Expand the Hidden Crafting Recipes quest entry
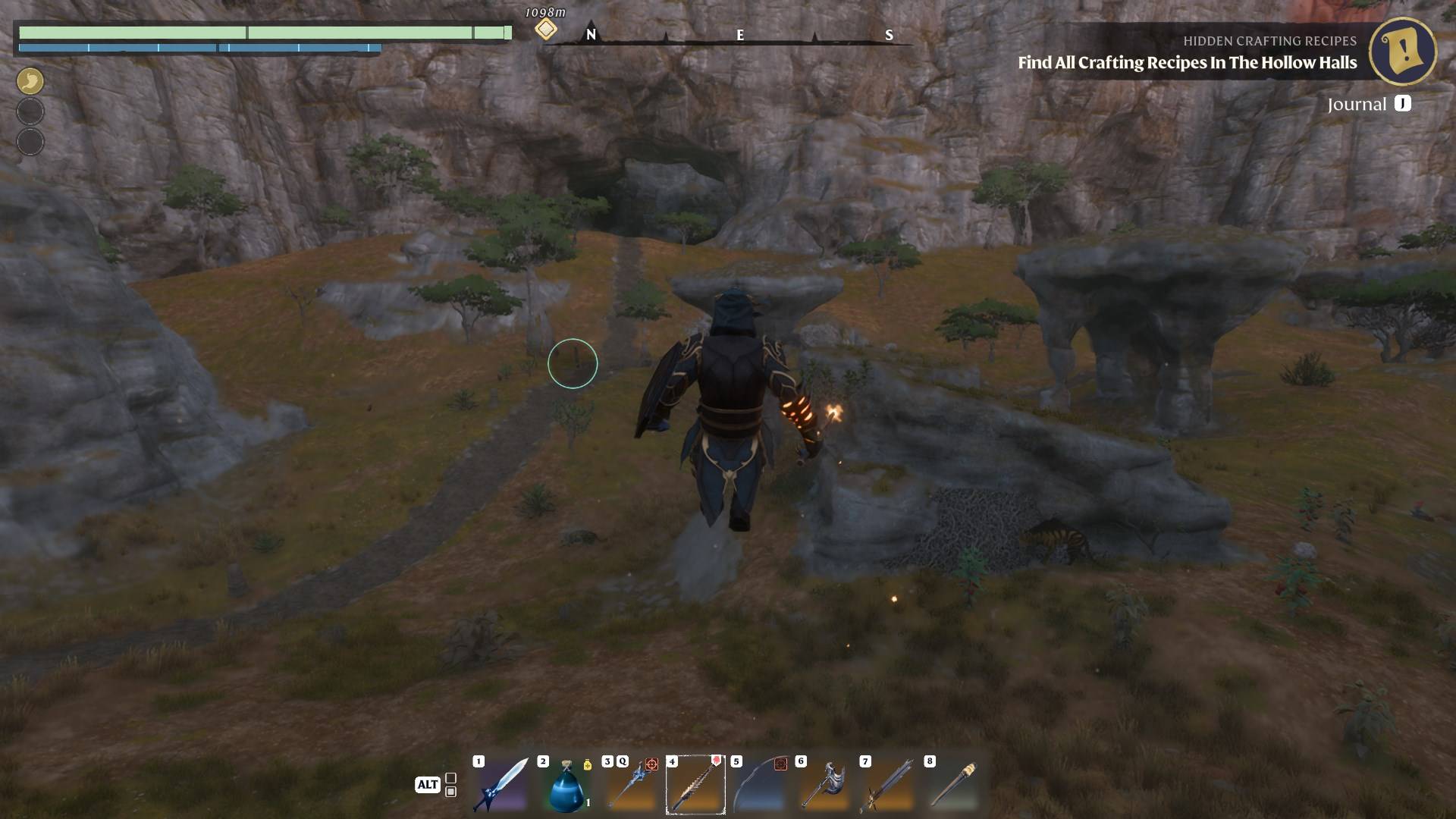1456x819 pixels. pyautogui.click(x=1269, y=42)
